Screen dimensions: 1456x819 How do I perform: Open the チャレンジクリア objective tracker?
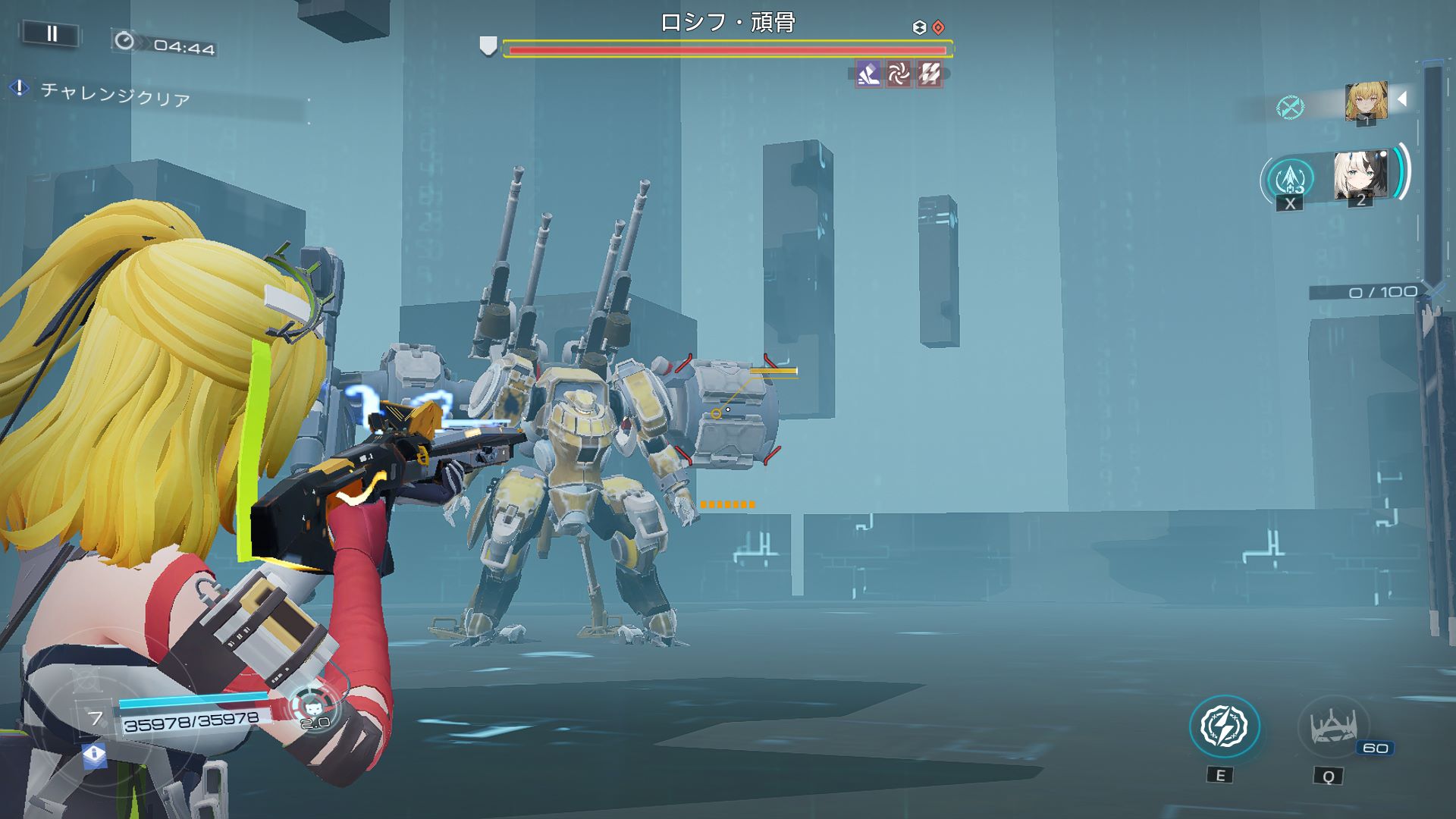pyautogui.click(x=115, y=95)
